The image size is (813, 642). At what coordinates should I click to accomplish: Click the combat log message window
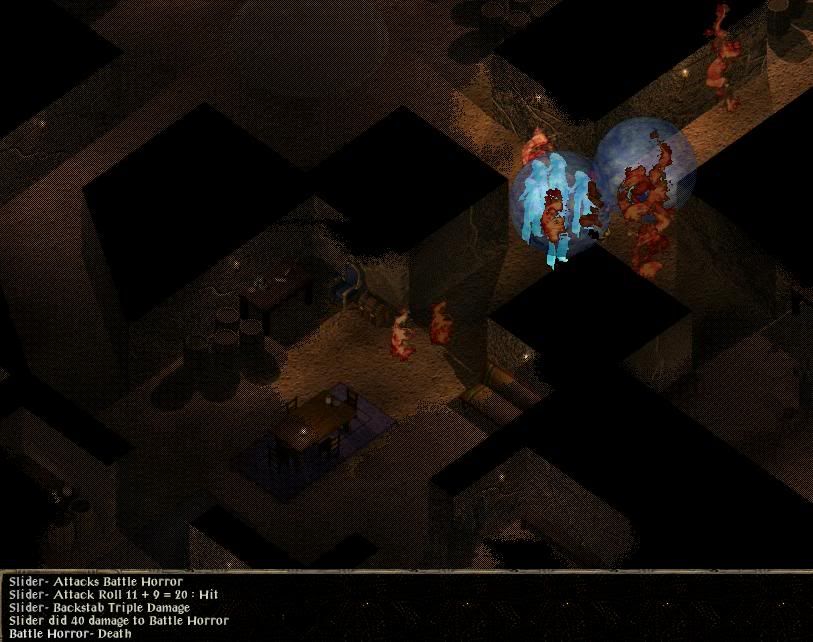pos(406,607)
